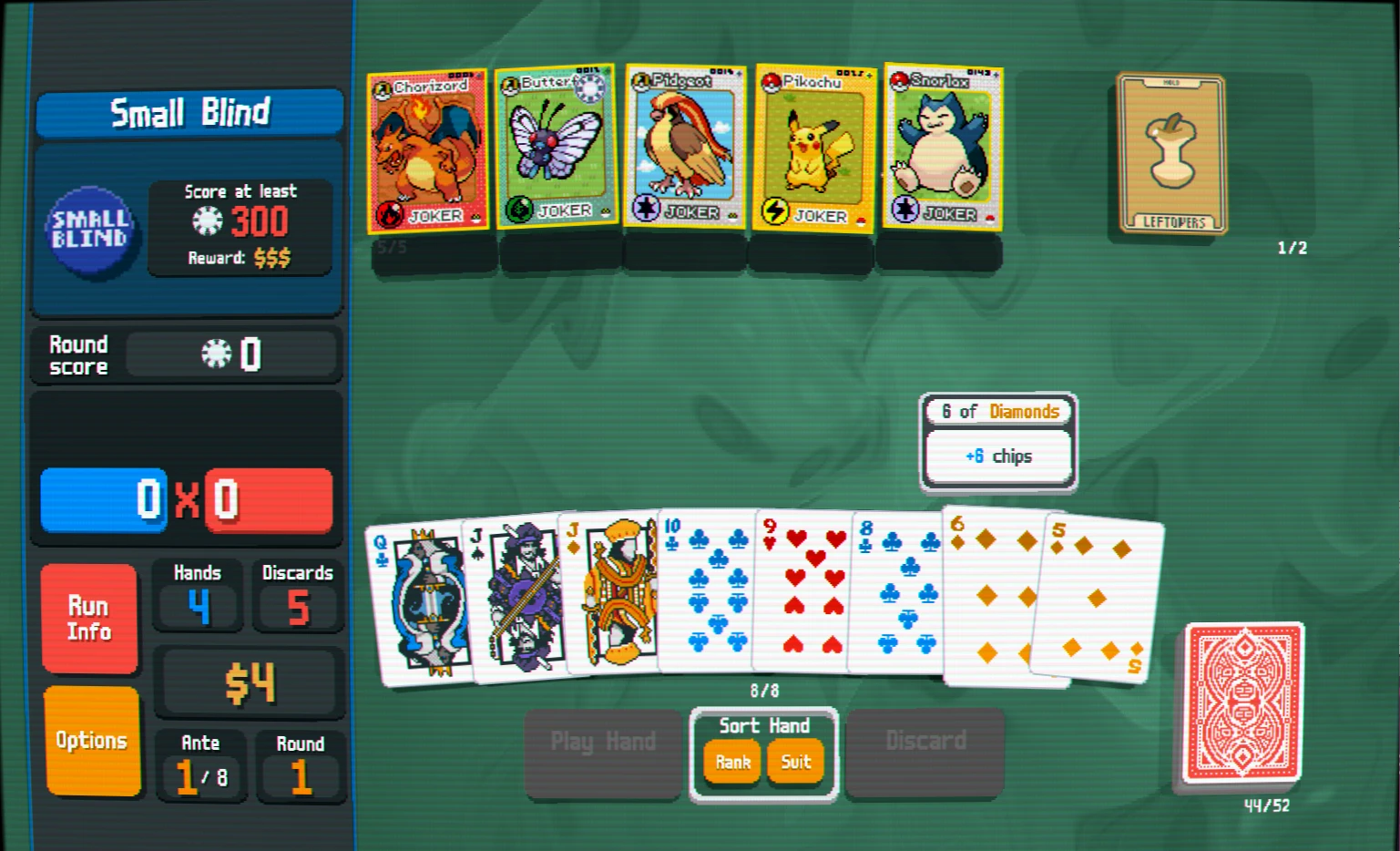Select the Butterfree Joker card
The image size is (1400, 851).
557,150
